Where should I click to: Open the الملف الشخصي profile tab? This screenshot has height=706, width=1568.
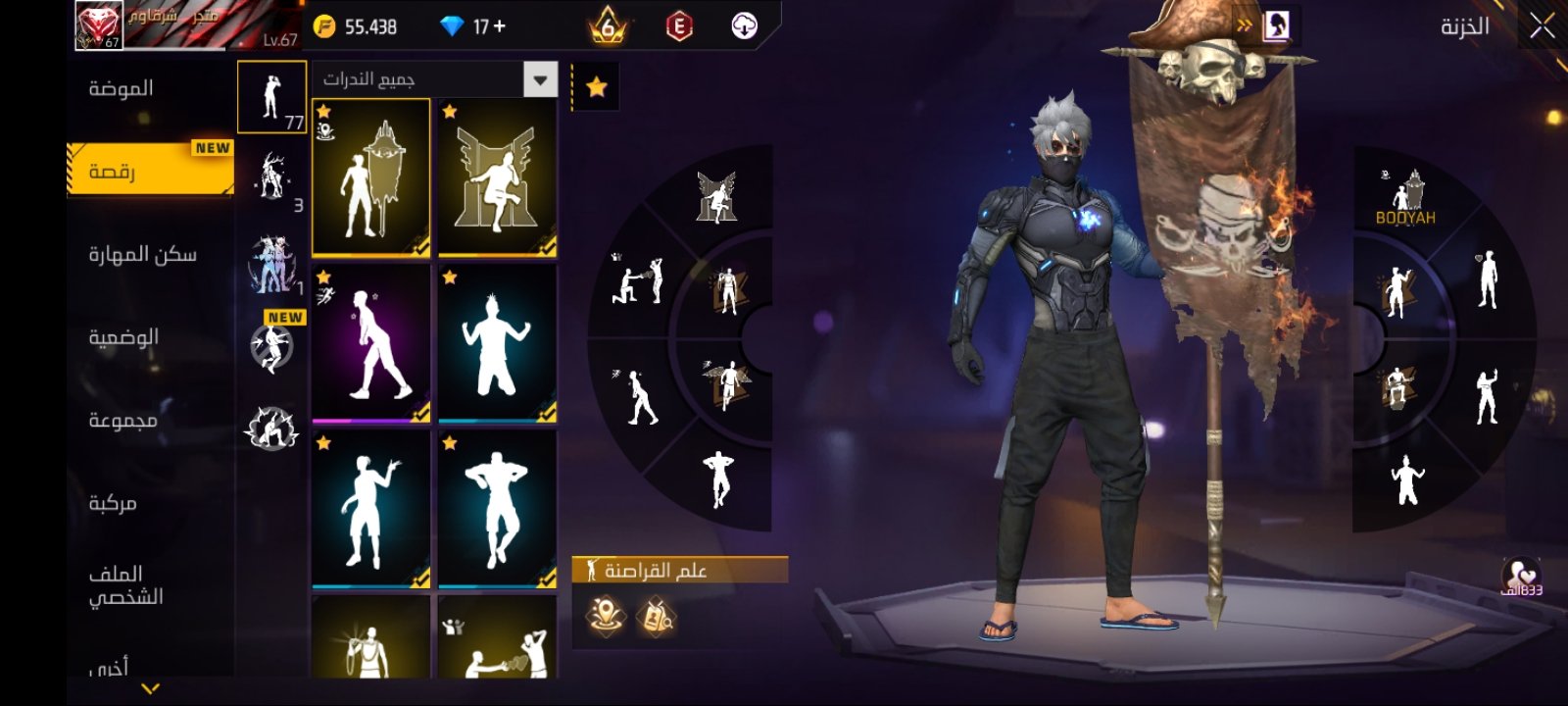pyautogui.click(x=125, y=585)
